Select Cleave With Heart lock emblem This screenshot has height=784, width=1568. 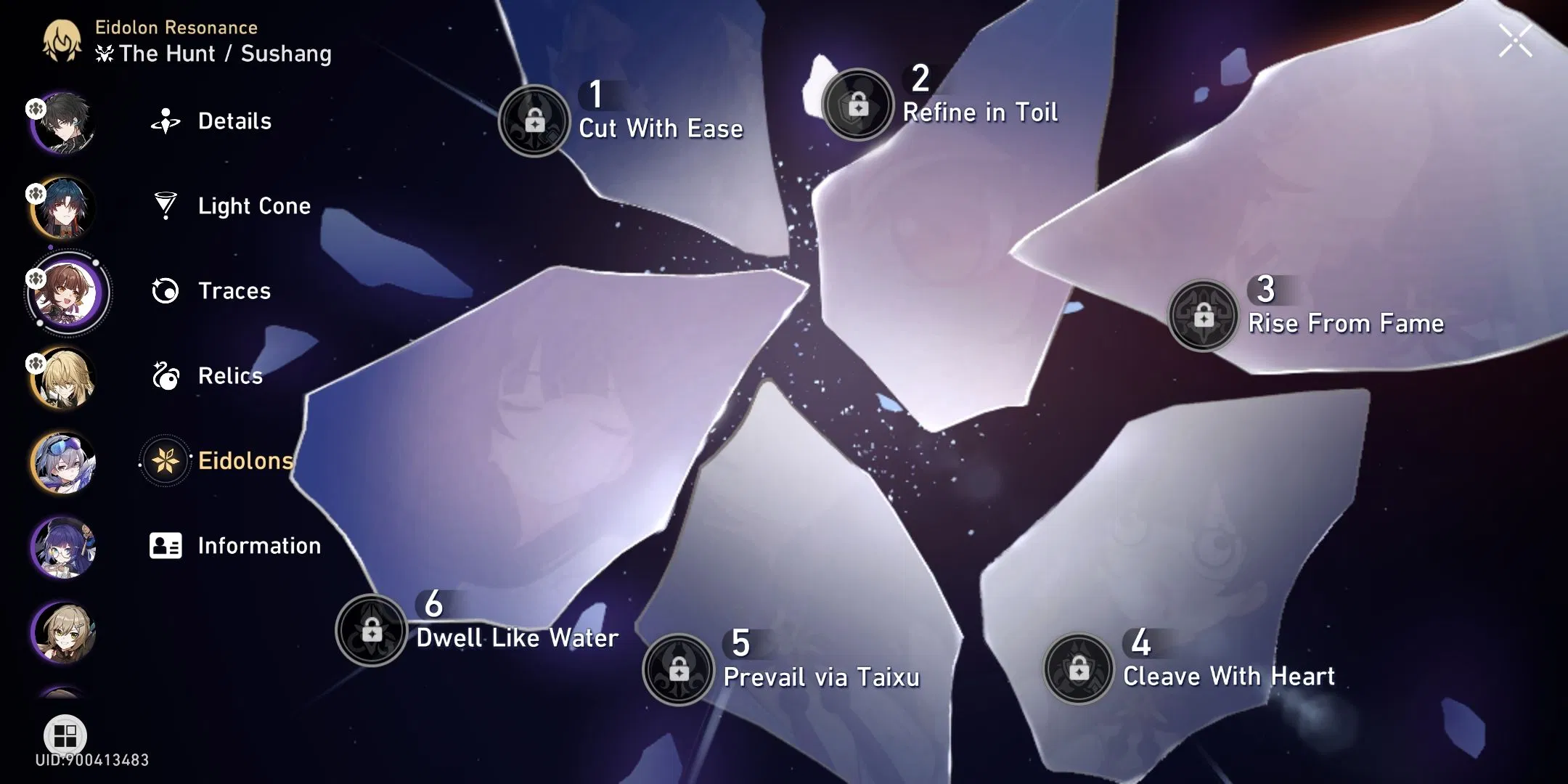tap(1077, 668)
